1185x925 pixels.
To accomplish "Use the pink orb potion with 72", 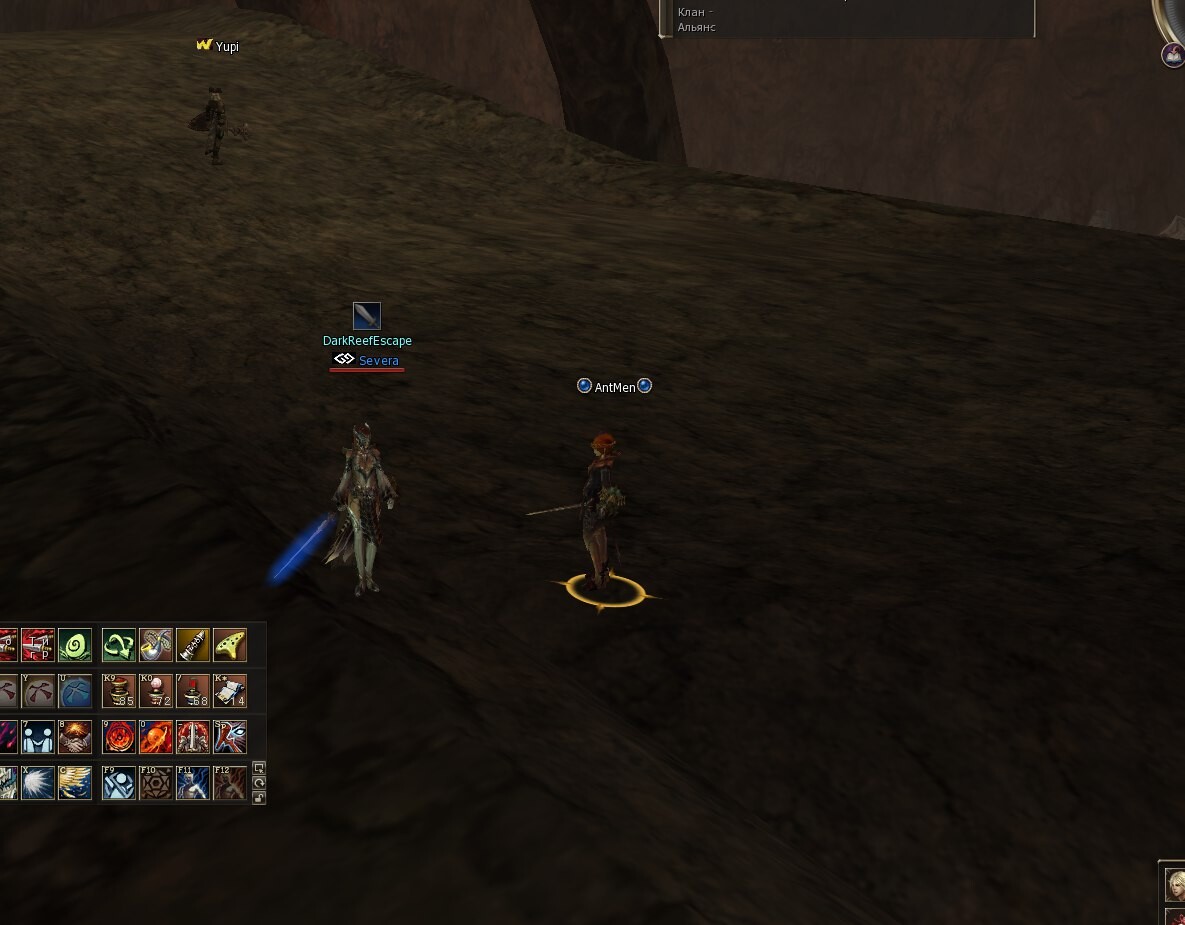I will [x=156, y=691].
